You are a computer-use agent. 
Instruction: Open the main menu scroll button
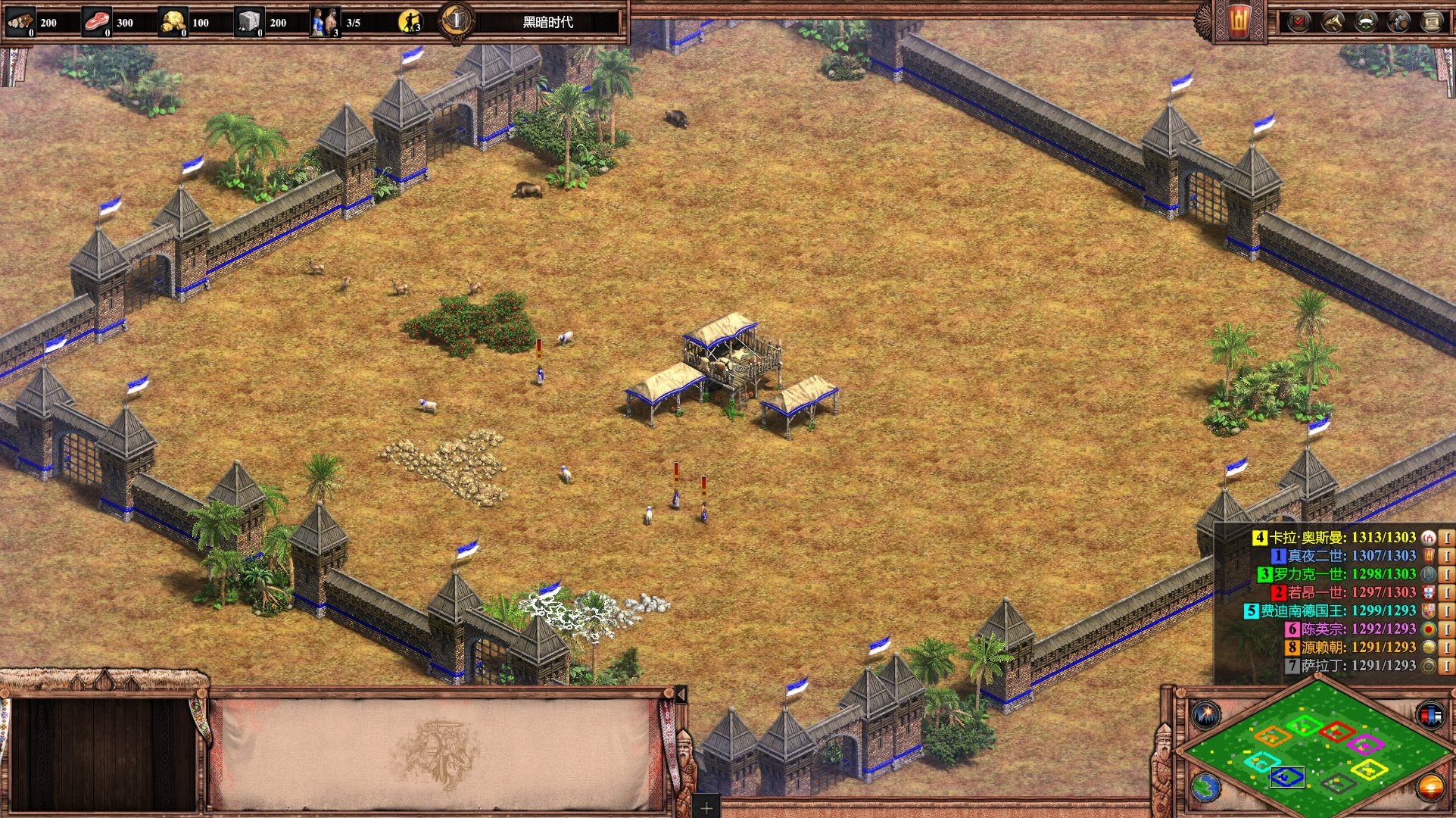1432,22
